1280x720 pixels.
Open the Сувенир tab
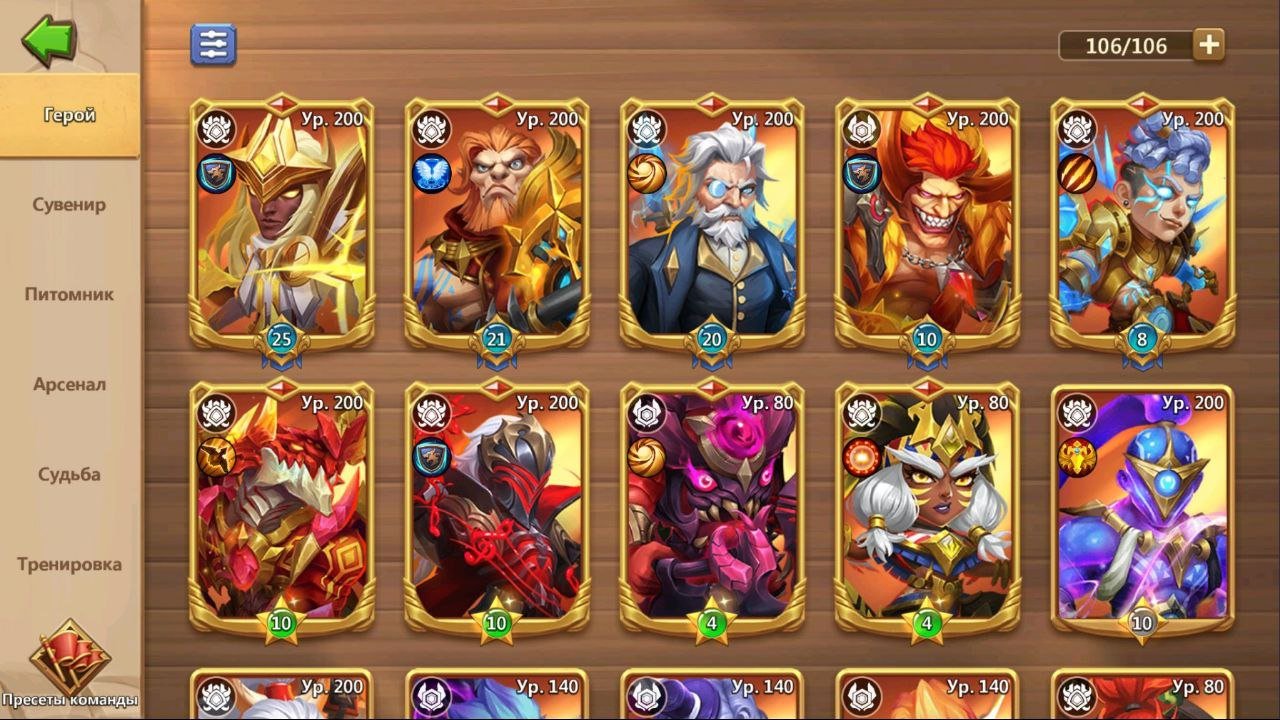(70, 205)
